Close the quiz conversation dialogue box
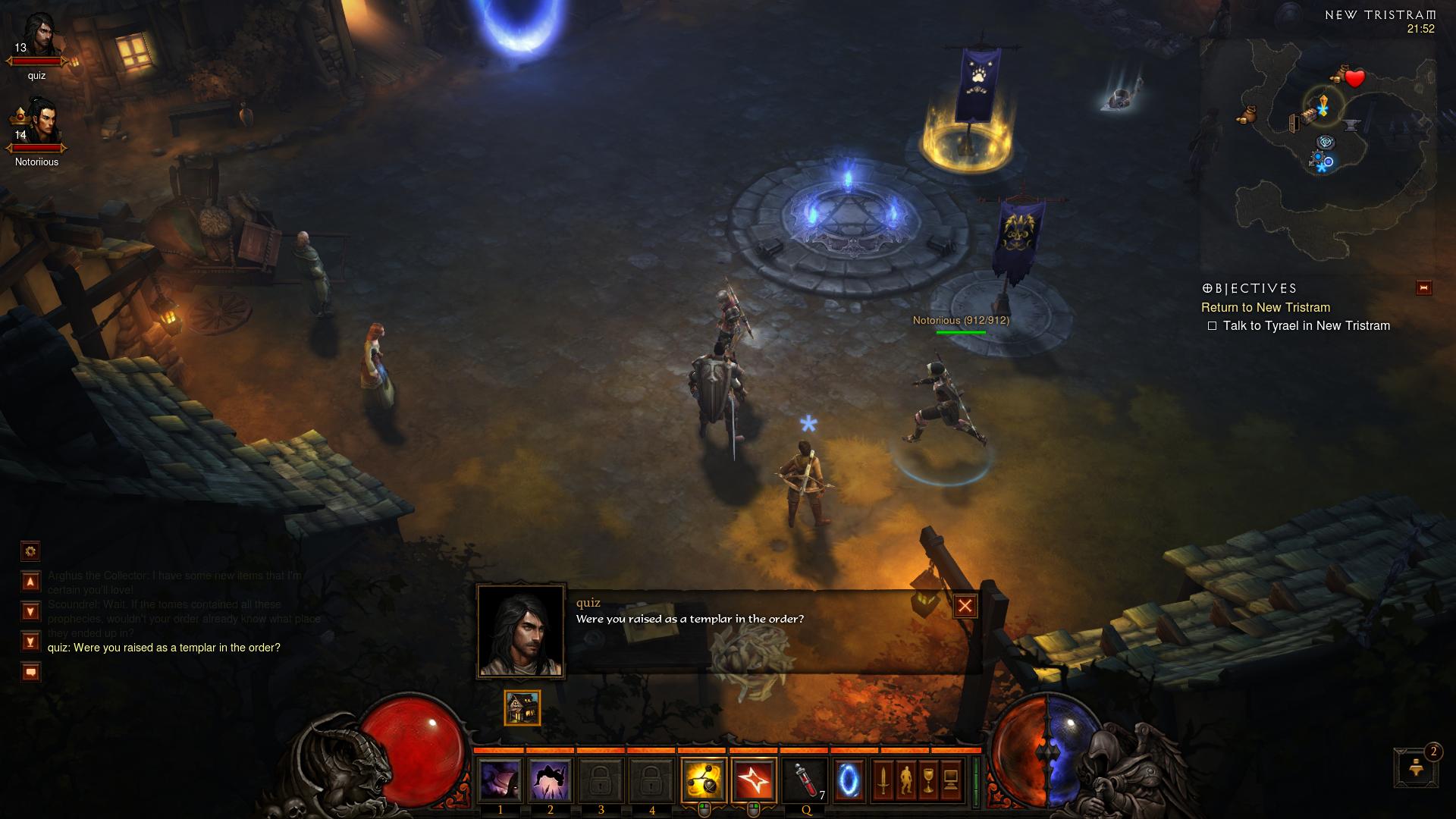 pos(965,606)
